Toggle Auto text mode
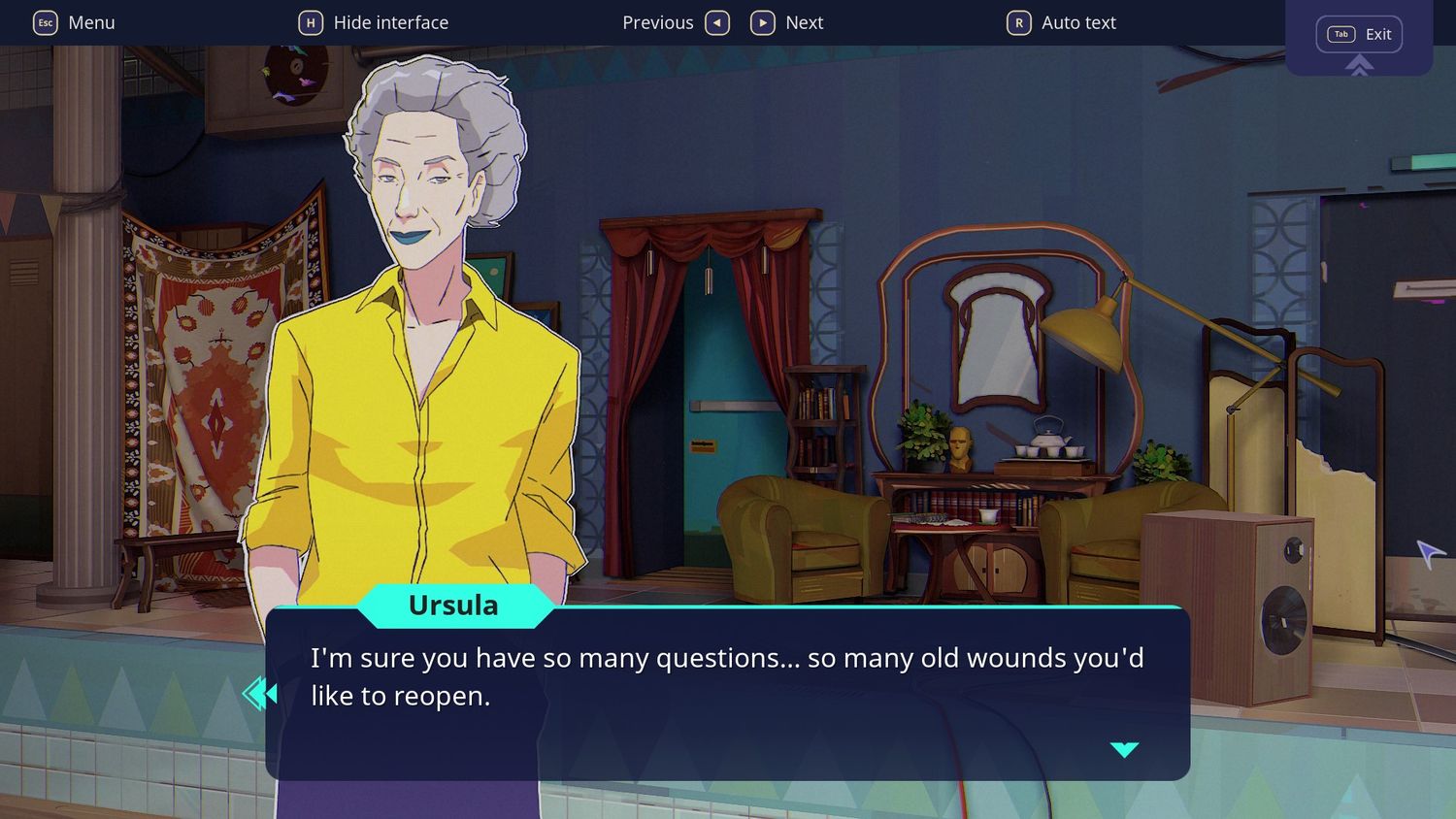 click(x=1062, y=22)
